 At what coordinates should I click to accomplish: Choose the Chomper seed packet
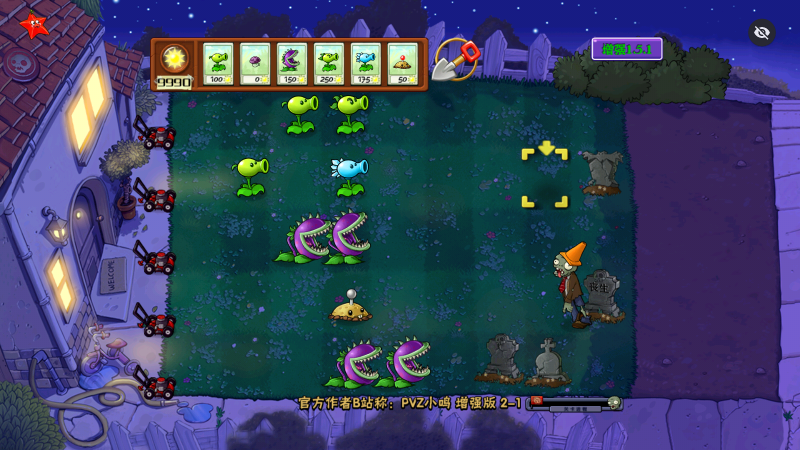292,64
